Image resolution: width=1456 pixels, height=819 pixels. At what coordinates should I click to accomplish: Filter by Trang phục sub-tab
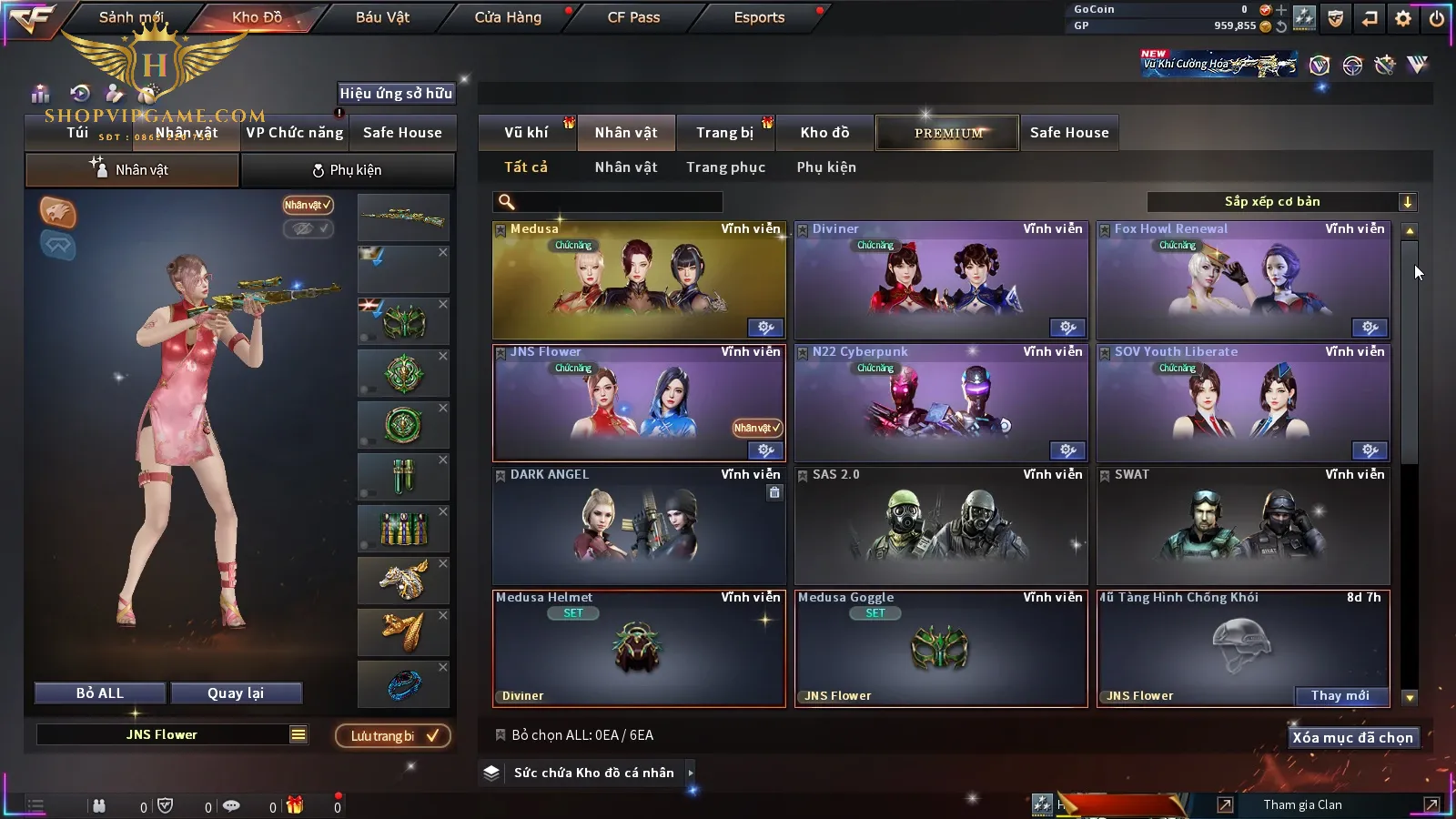pyautogui.click(x=725, y=167)
